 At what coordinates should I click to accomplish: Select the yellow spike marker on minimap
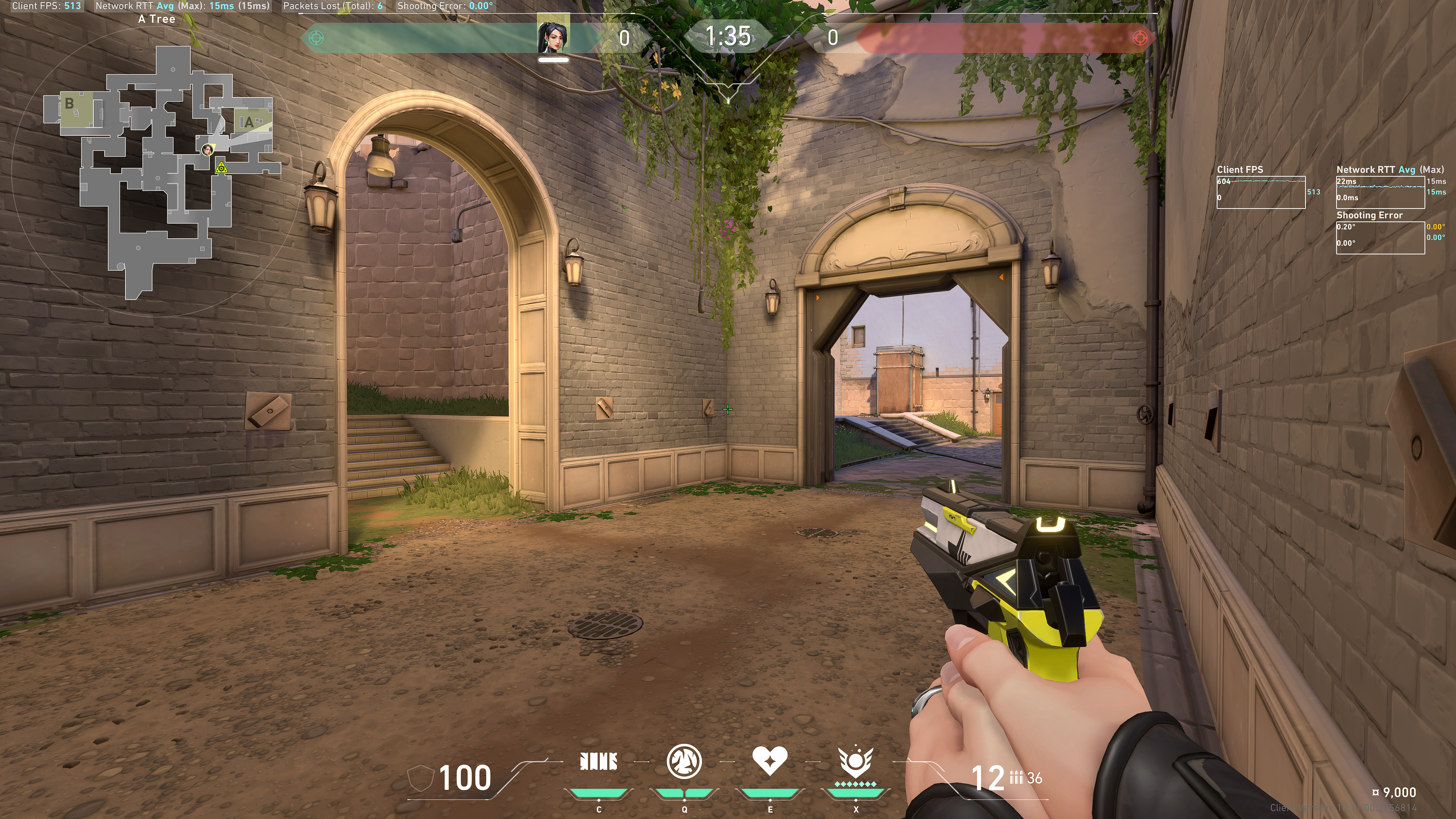[221, 167]
